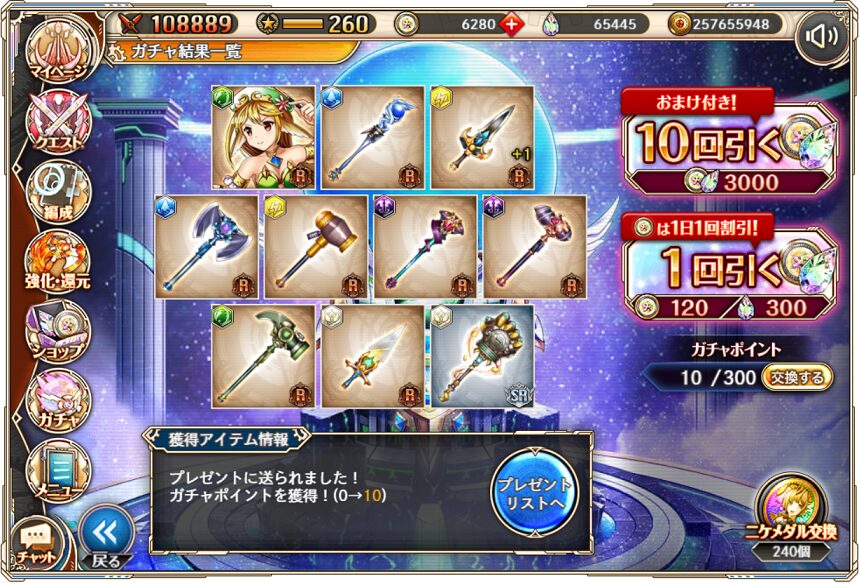The width and height of the screenshot is (859, 583).
Task: Choose the ガチャ side menu entry
Action: 57,397
